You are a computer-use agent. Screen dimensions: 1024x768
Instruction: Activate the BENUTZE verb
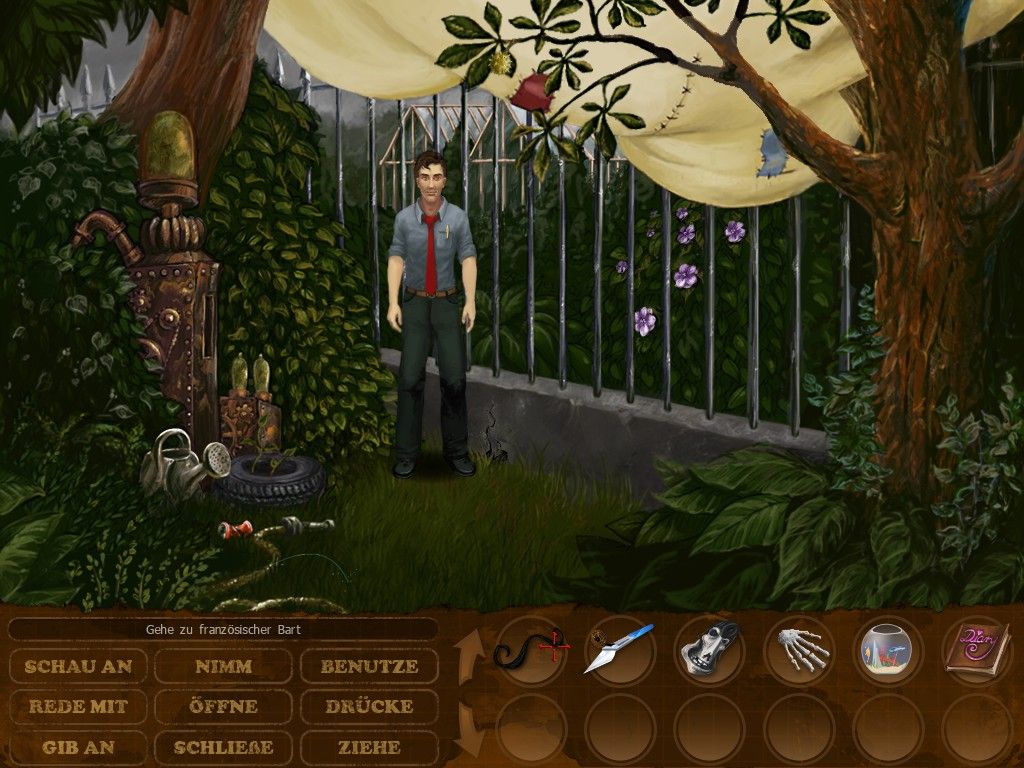point(370,666)
